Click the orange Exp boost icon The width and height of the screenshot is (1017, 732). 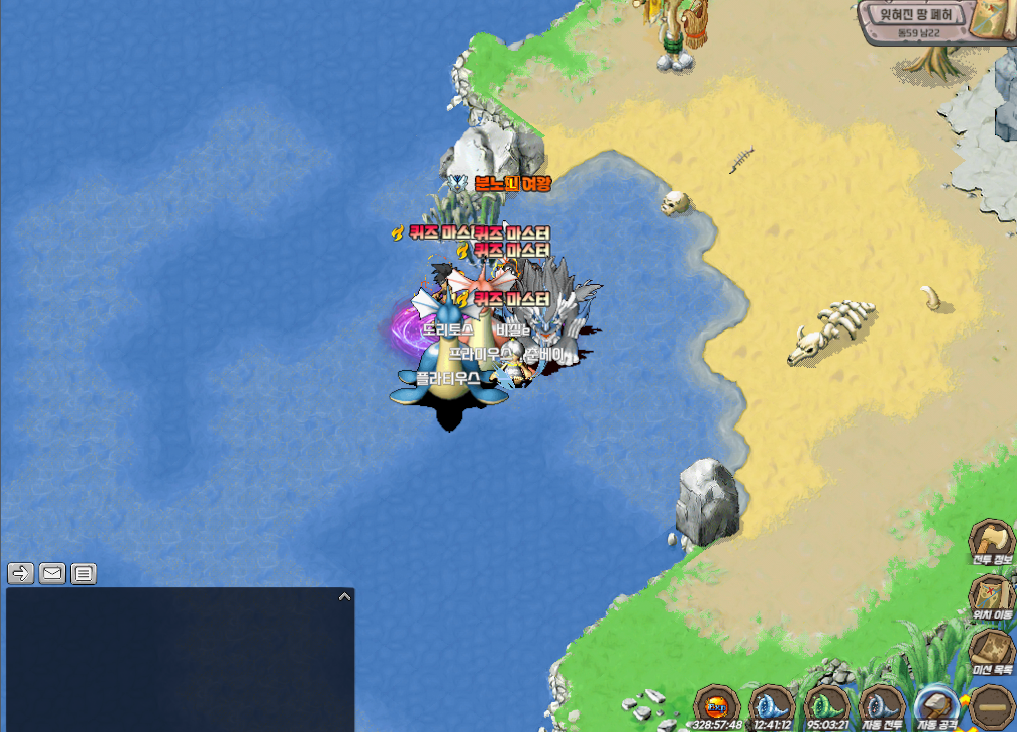click(716, 705)
